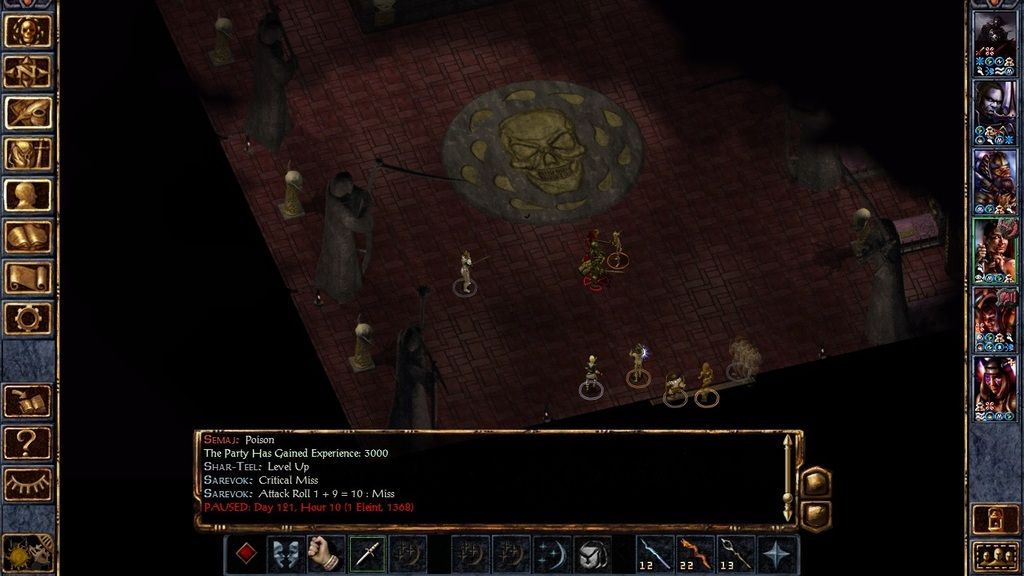Screen dimensions: 1024x576
Task: Activate the red gem action button
Action: (x=244, y=554)
